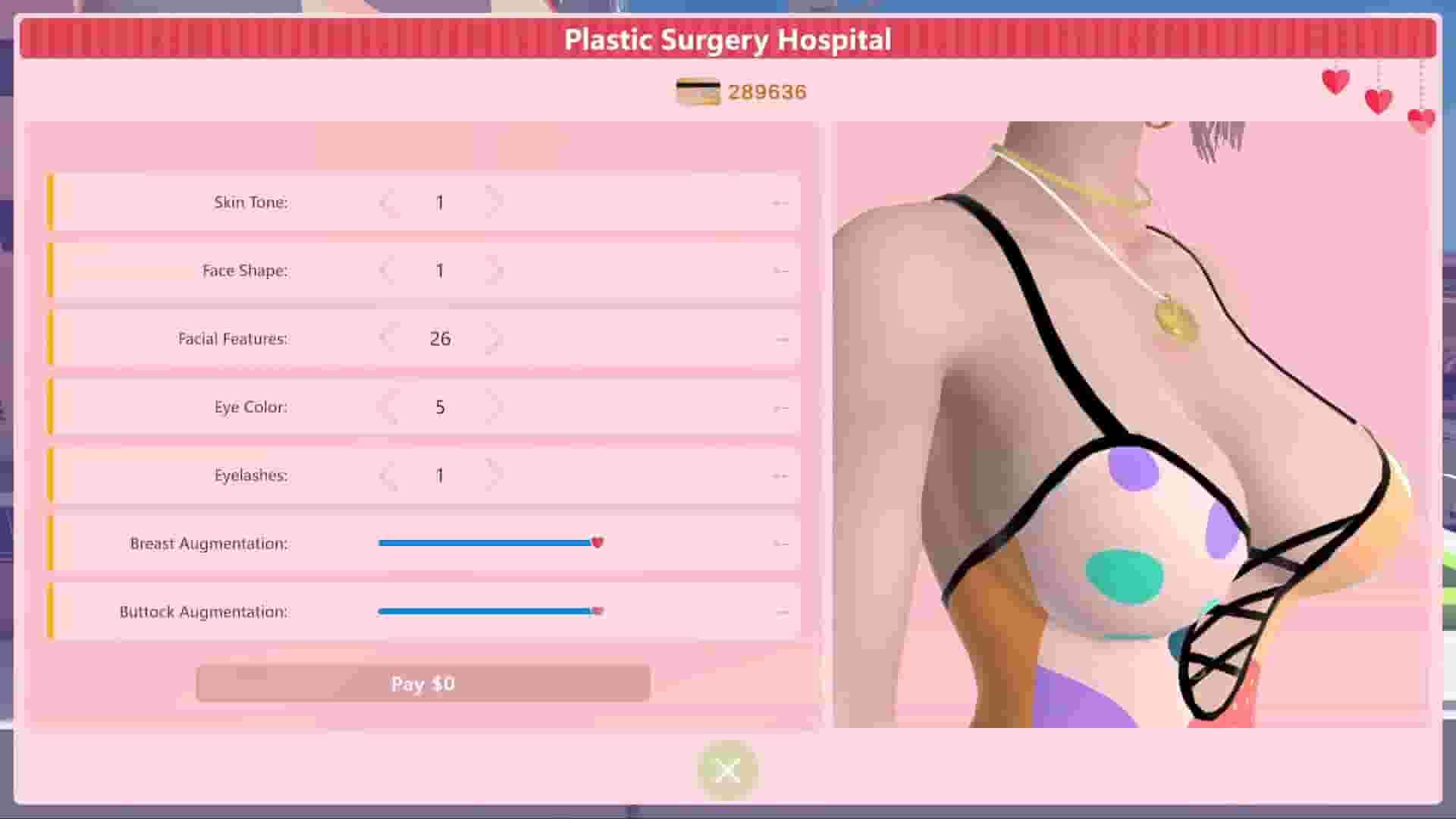Click the Plastic Surgery Hospital title bar
Viewport: 1456px width, 819px height.
(727, 39)
